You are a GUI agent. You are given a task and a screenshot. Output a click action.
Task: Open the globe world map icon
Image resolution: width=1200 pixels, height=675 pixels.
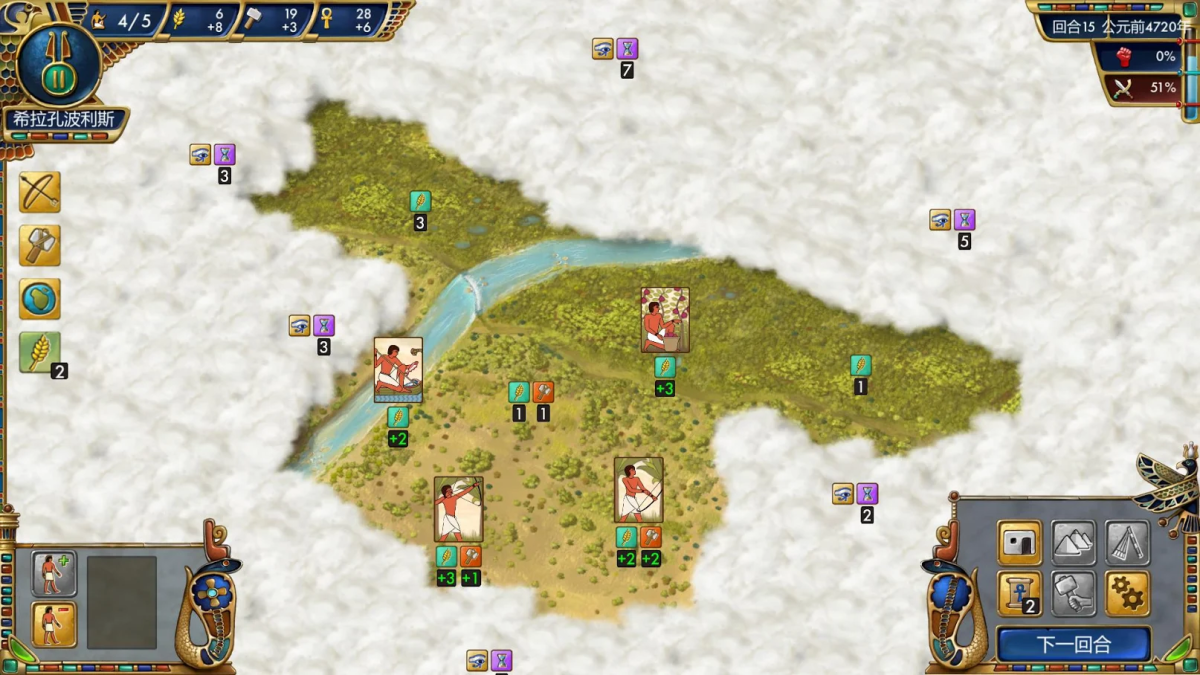tap(40, 299)
